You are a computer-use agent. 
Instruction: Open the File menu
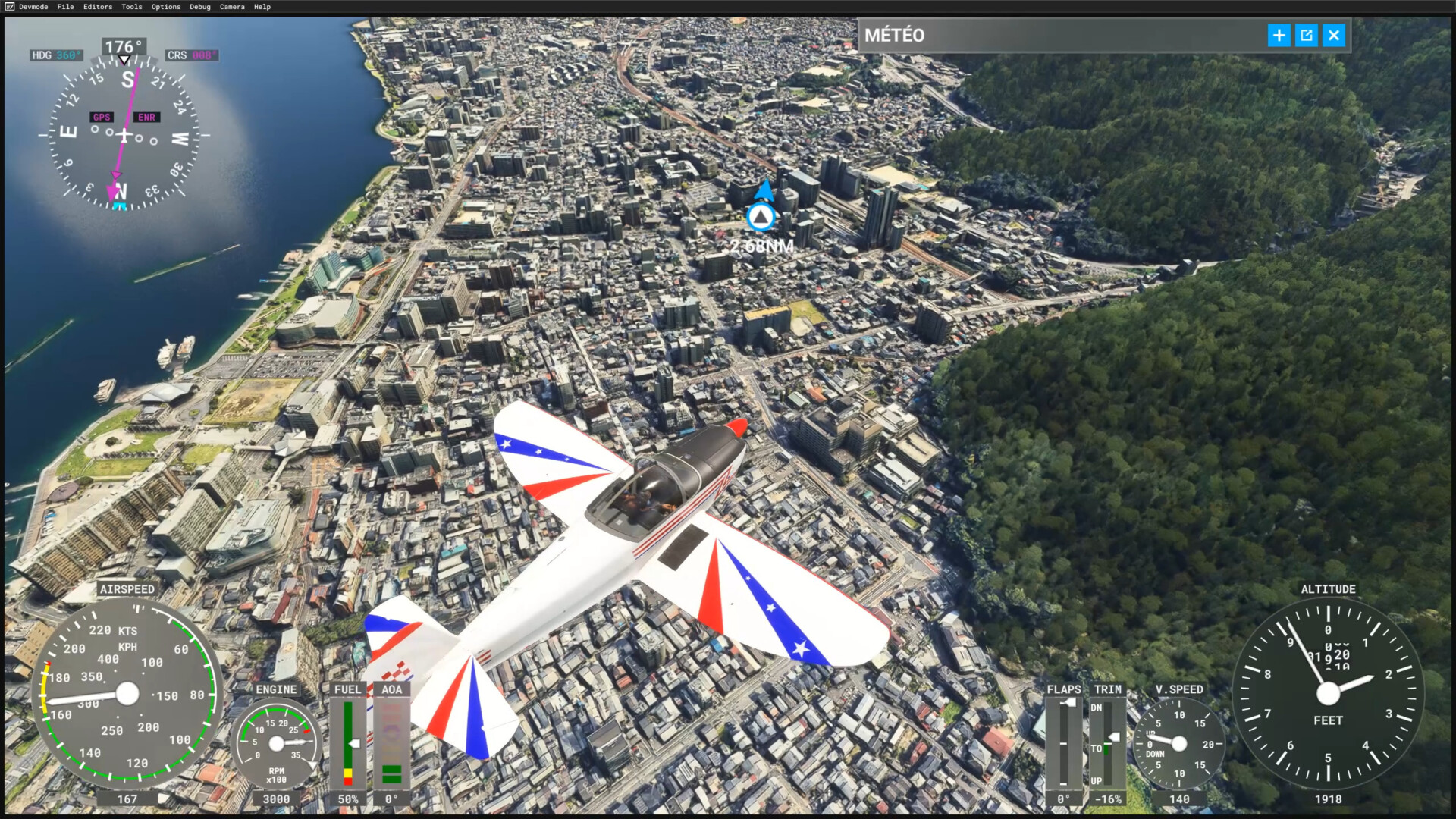pyautogui.click(x=65, y=7)
